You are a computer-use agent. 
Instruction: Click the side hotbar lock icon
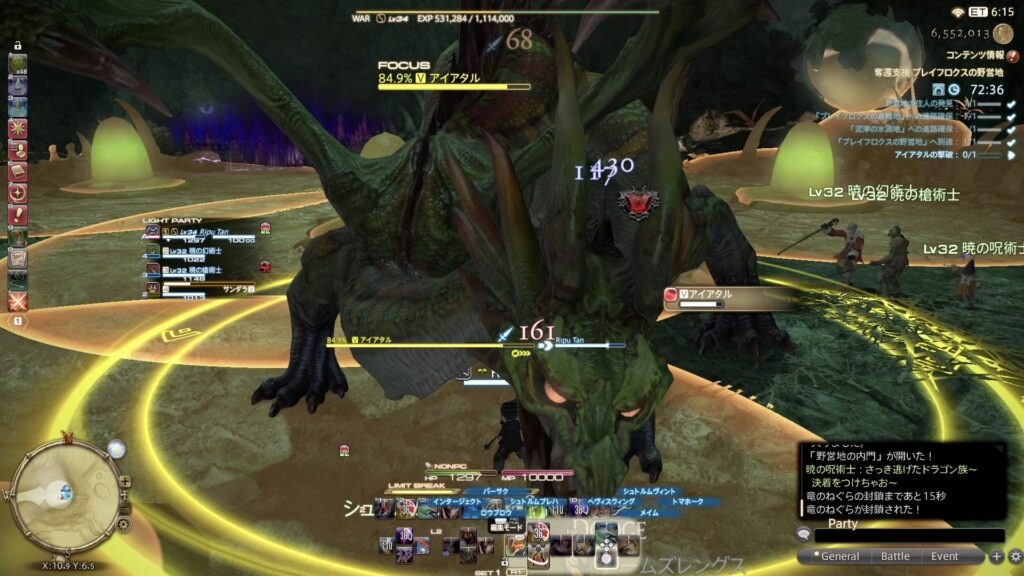click(x=18, y=46)
